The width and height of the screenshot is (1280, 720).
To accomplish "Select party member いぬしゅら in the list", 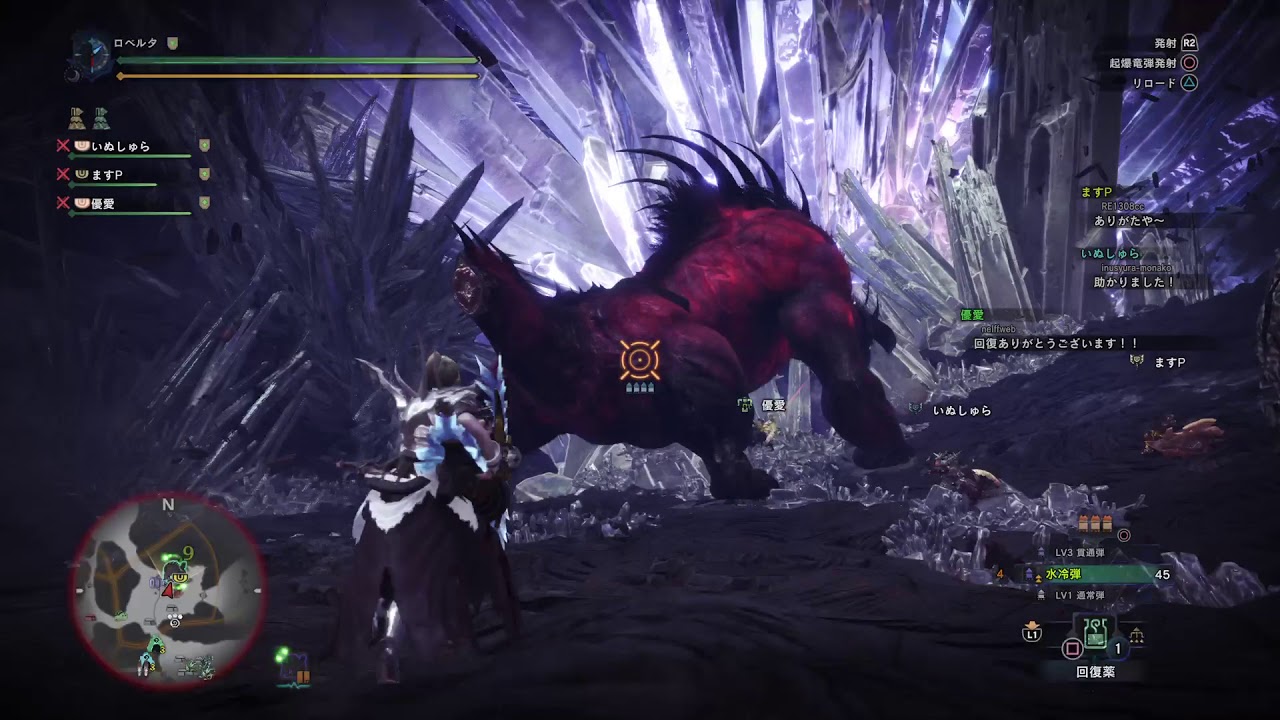I will [120, 146].
